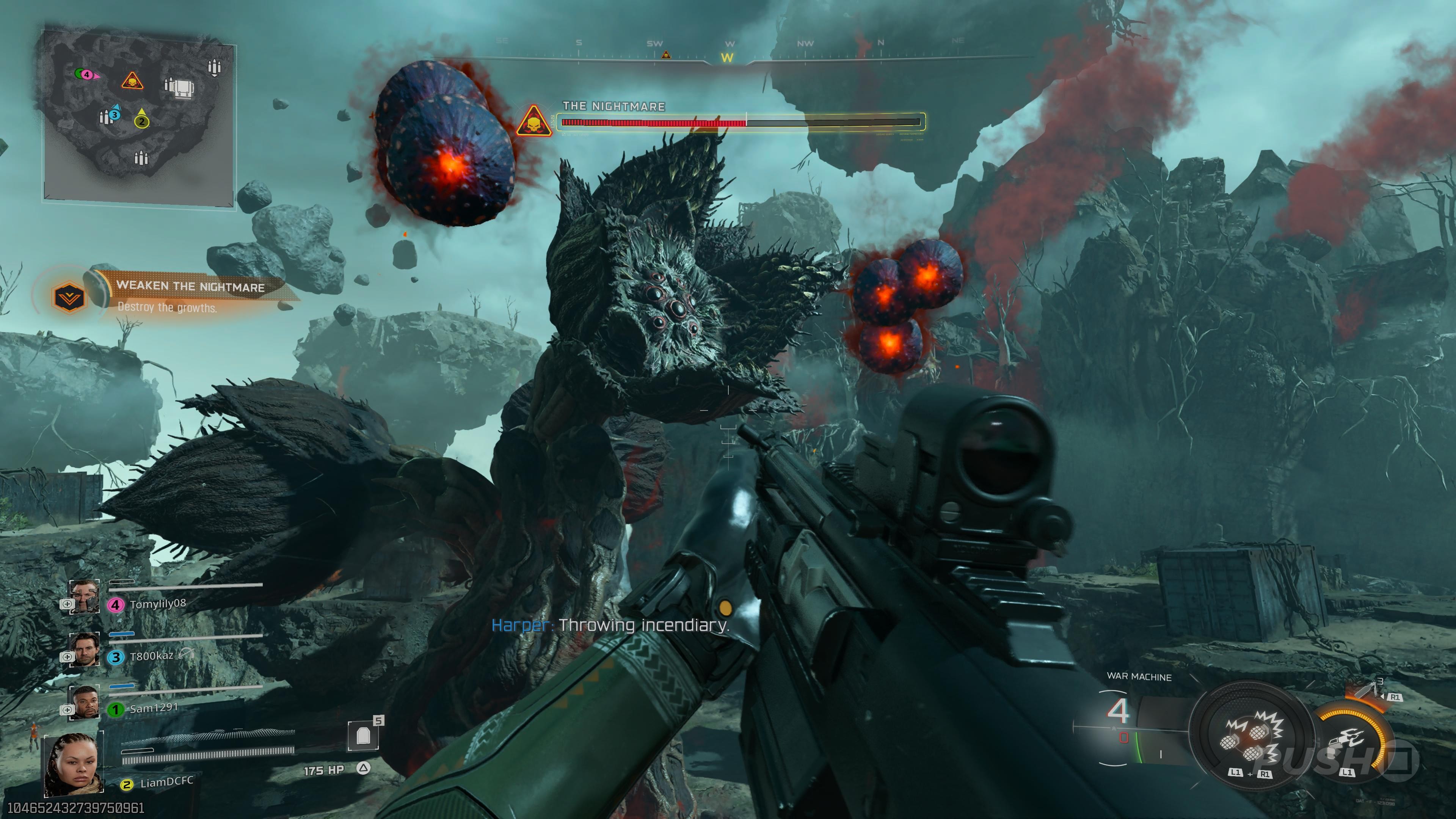
Task: Click the yellow W heading on the compass
Action: 728,58
